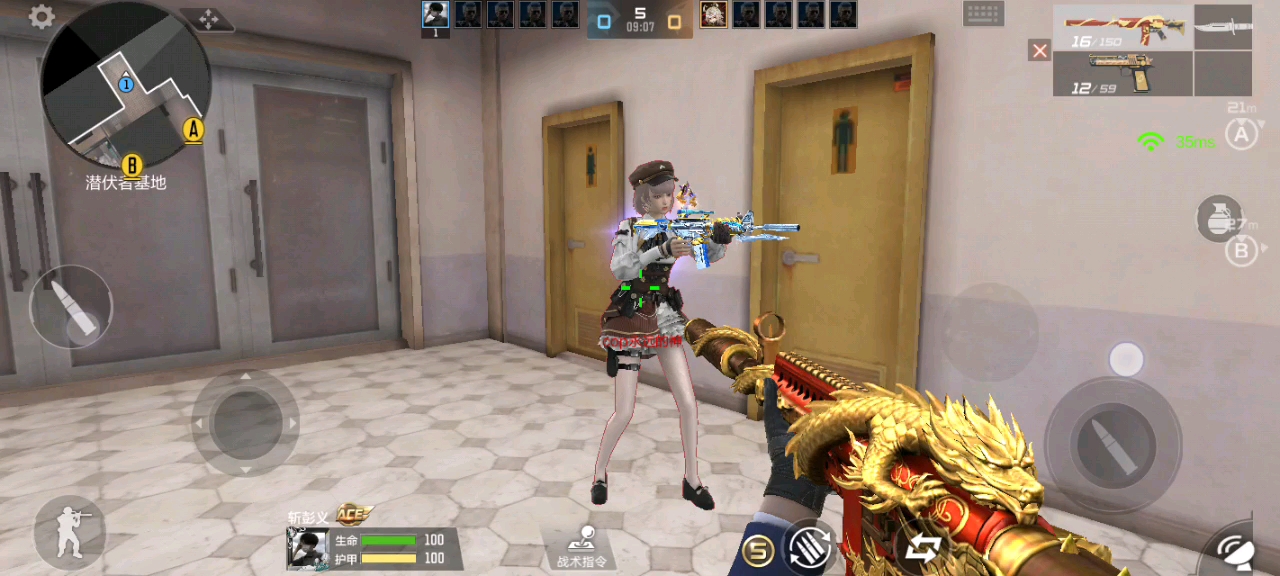Select the golden Desert Eagle pistol slot
Viewport: 1280px width, 576px height.
(1122, 73)
